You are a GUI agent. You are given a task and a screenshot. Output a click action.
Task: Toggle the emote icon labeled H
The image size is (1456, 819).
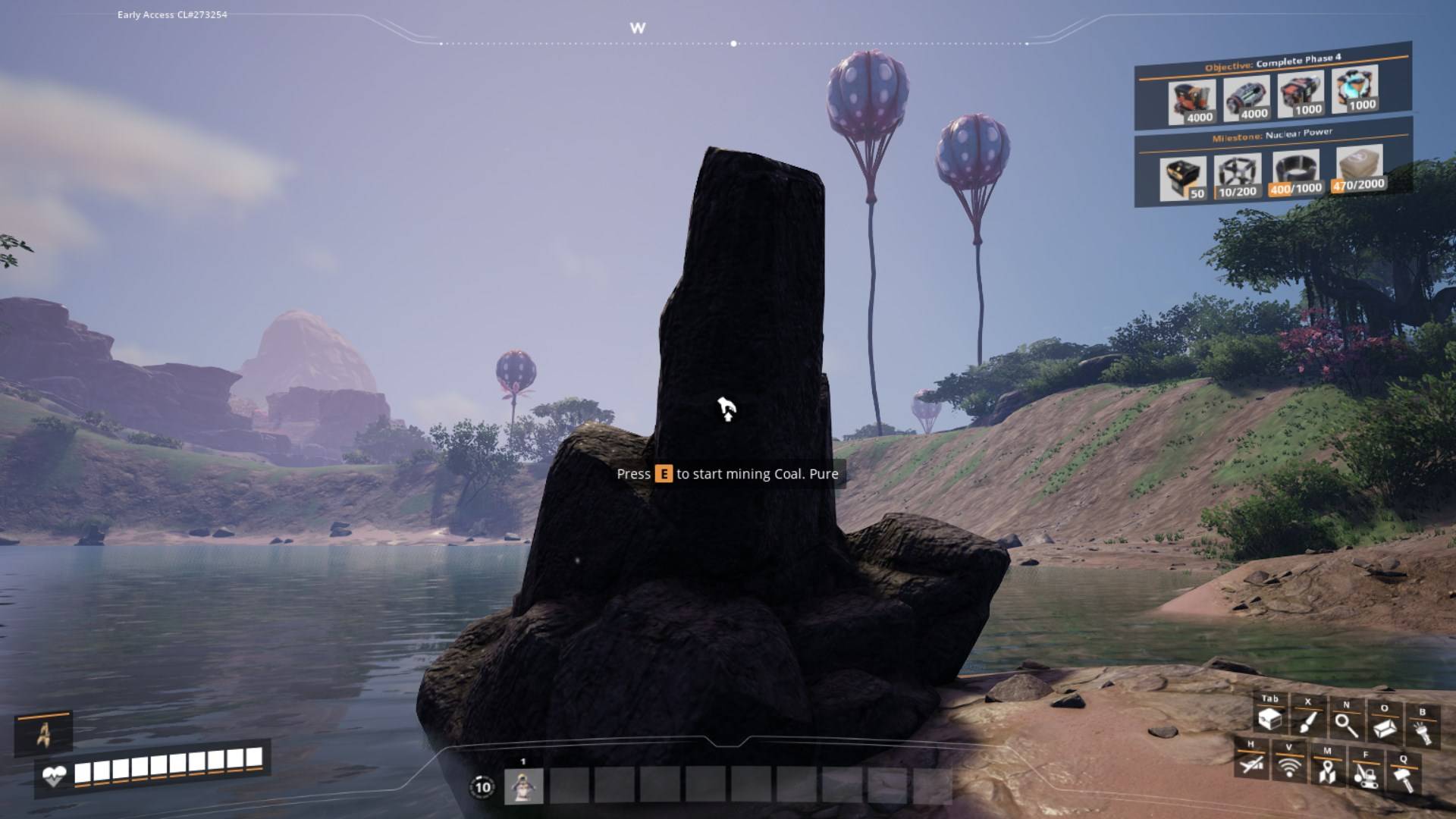tap(1253, 765)
